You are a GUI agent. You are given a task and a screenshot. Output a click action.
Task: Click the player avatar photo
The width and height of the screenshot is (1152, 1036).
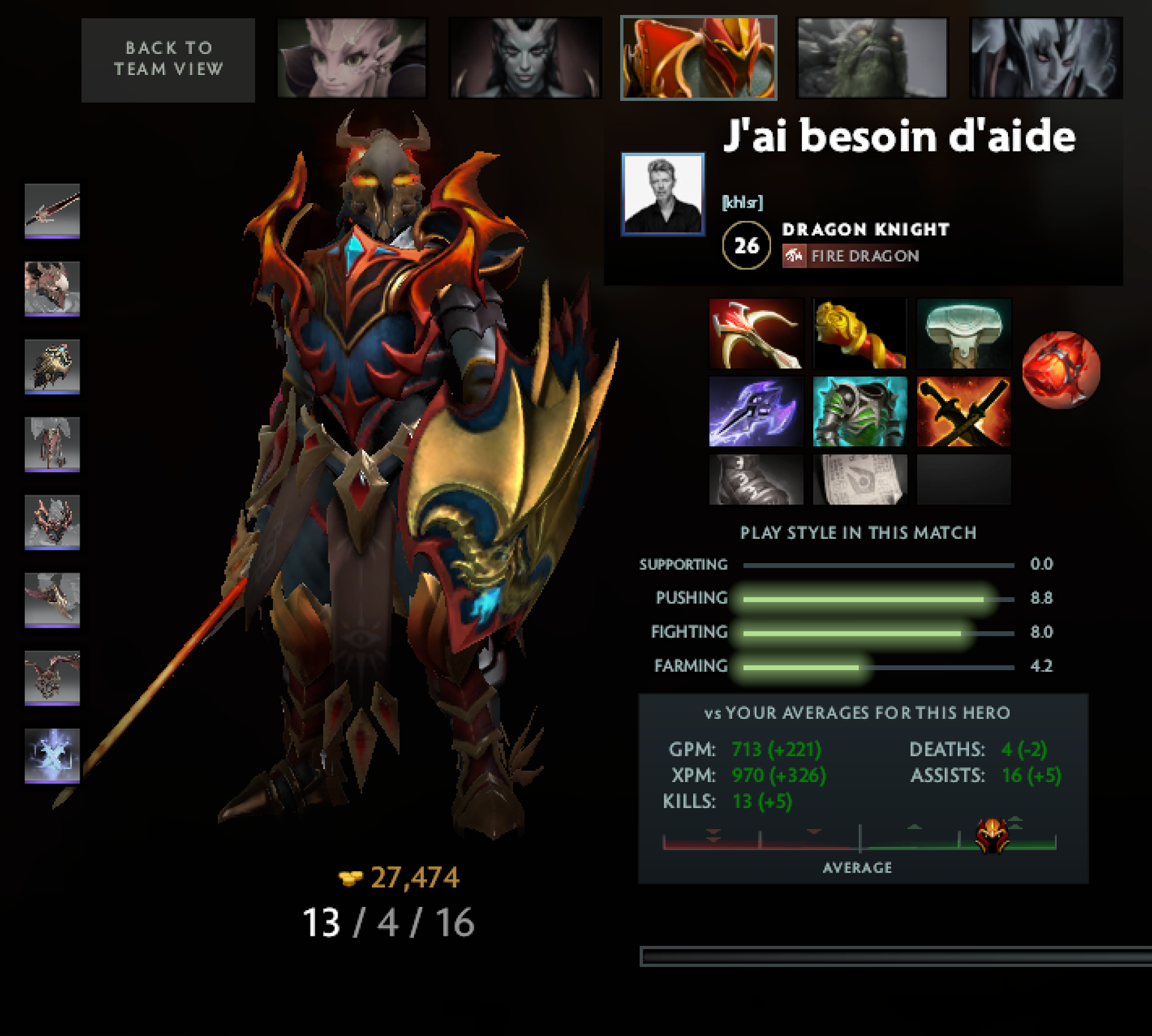tap(663, 195)
